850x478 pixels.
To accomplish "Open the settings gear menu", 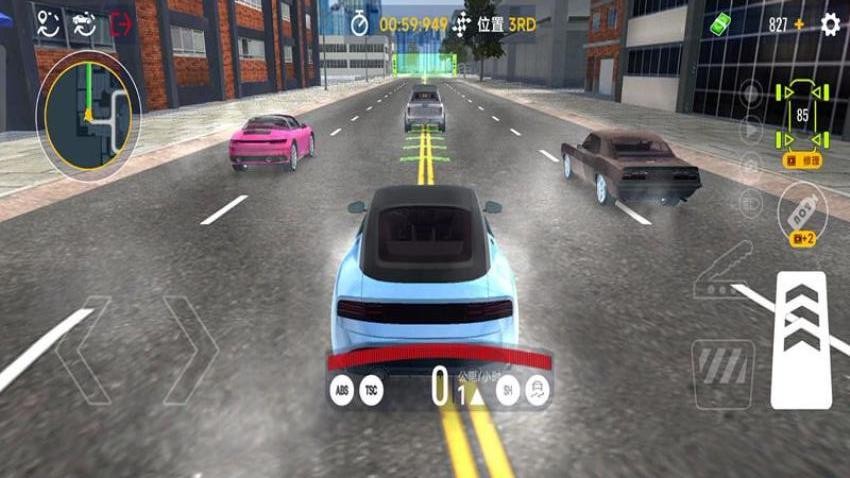I will tap(830, 24).
